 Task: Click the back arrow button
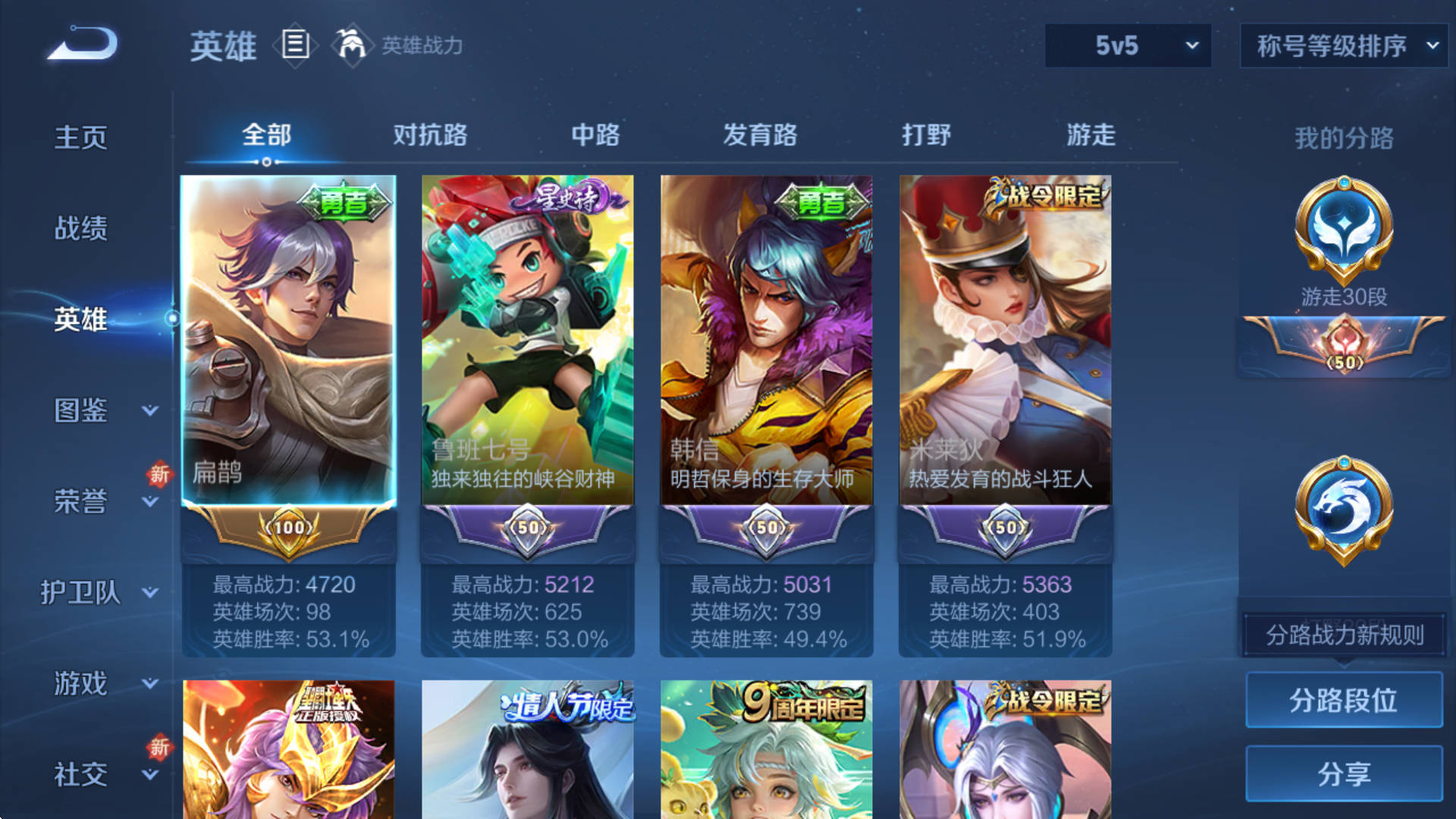[x=83, y=44]
